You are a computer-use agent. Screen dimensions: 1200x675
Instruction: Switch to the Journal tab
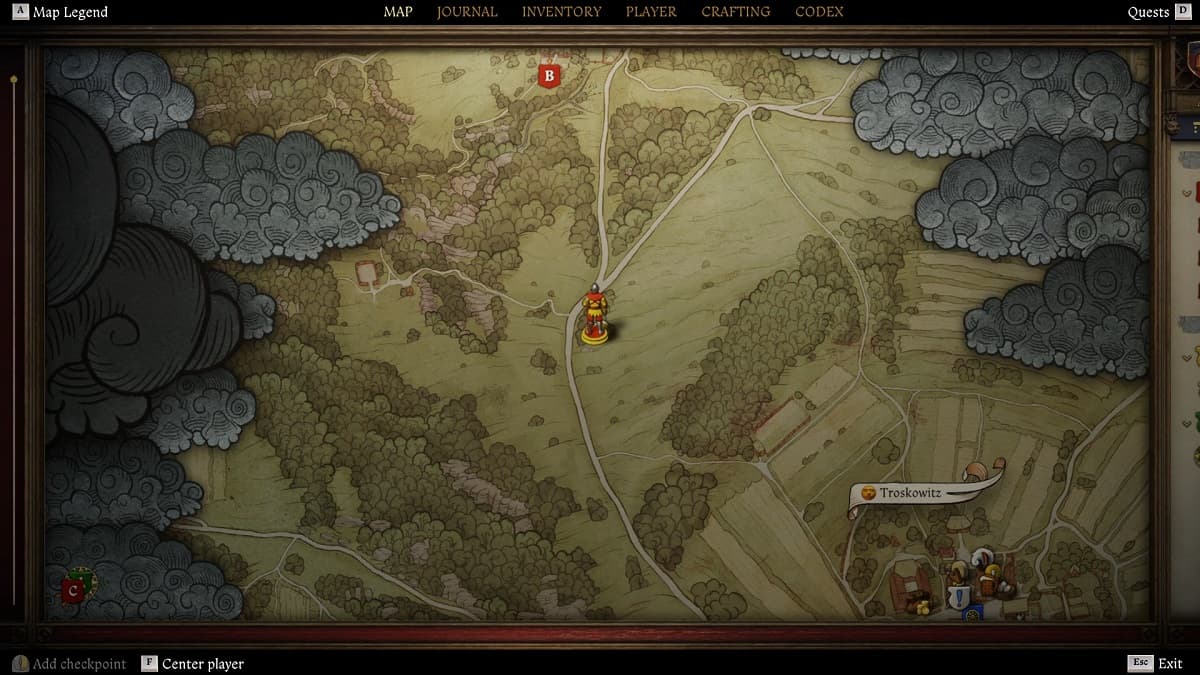(x=467, y=12)
